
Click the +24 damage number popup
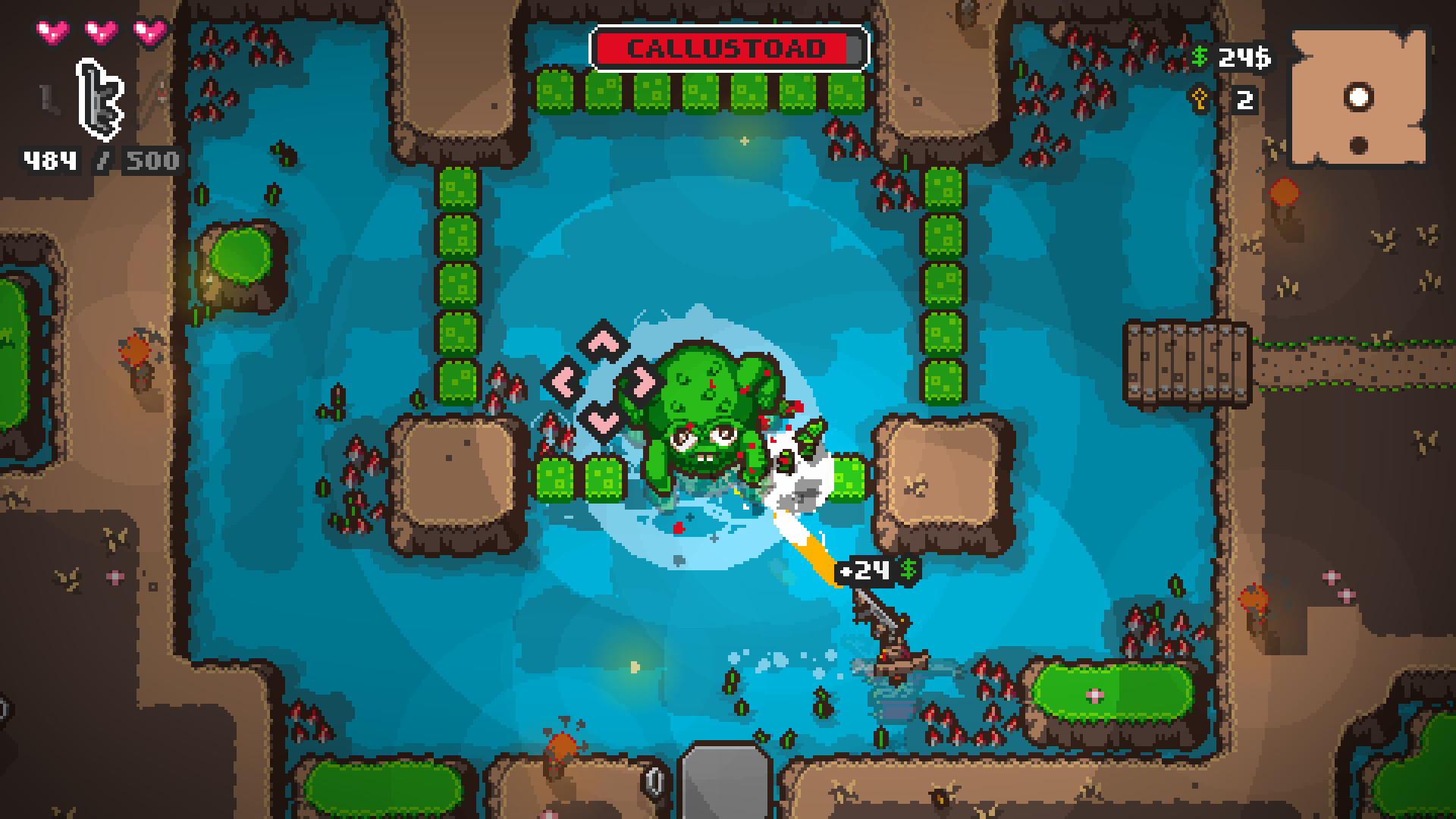(865, 571)
